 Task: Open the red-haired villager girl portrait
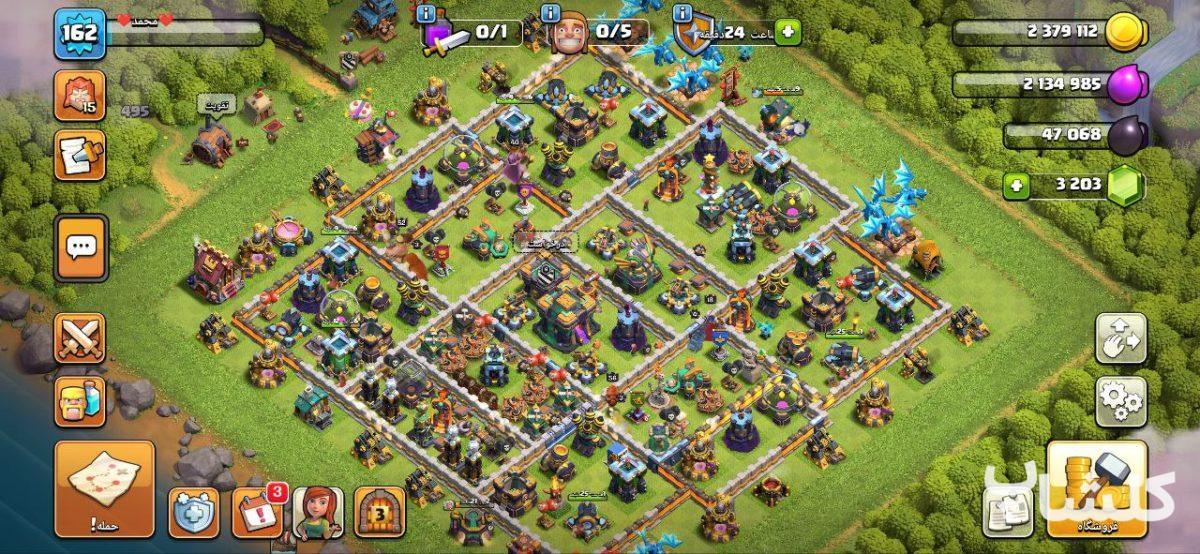click(x=318, y=513)
